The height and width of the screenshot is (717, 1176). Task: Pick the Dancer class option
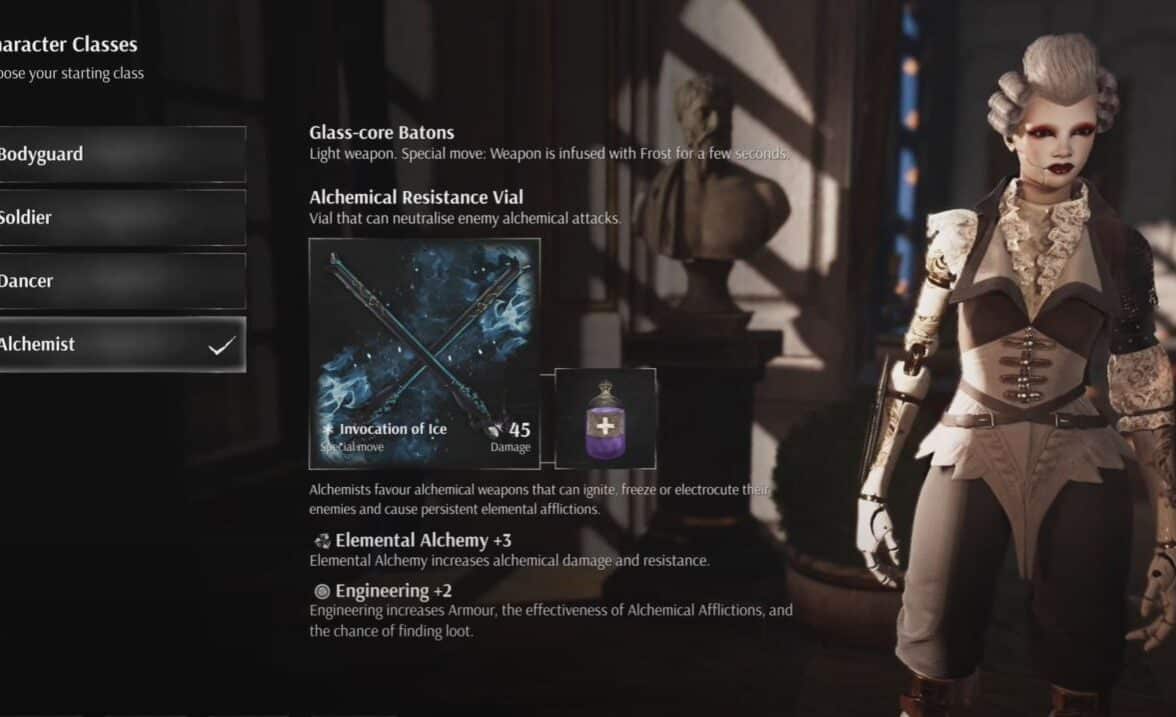coord(120,281)
